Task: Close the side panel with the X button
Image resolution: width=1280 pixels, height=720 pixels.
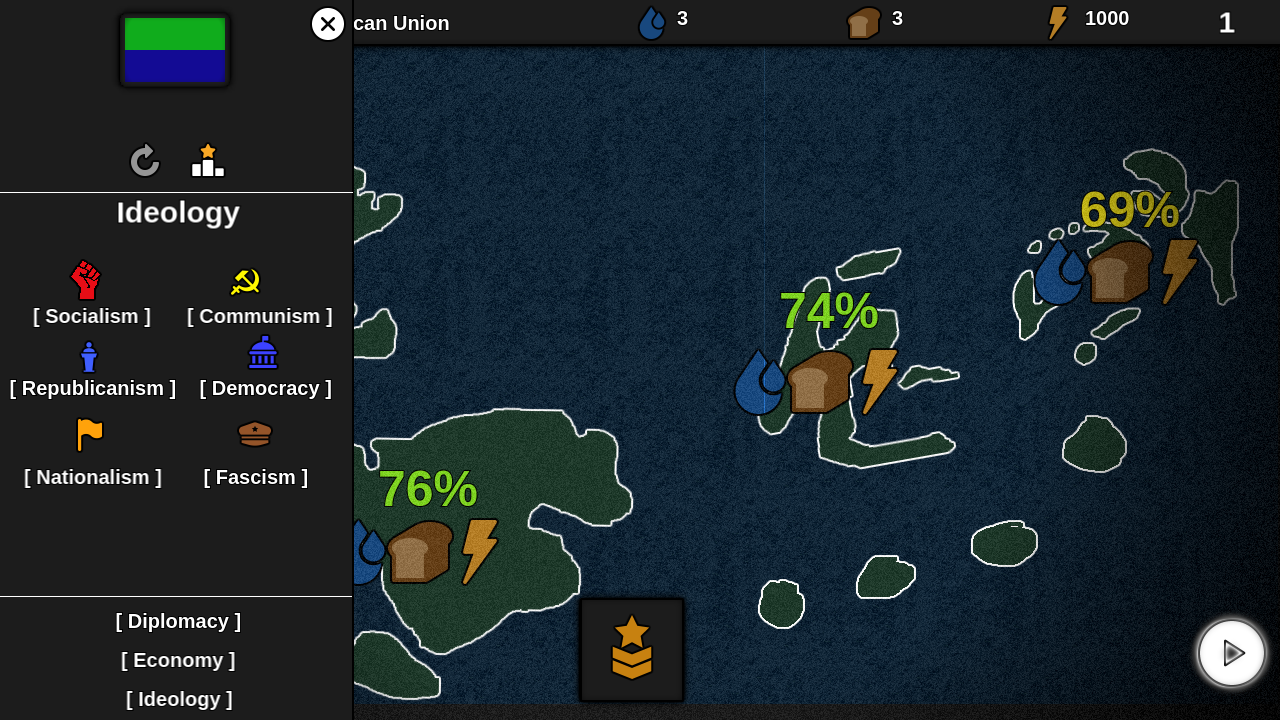Action: 327,24
